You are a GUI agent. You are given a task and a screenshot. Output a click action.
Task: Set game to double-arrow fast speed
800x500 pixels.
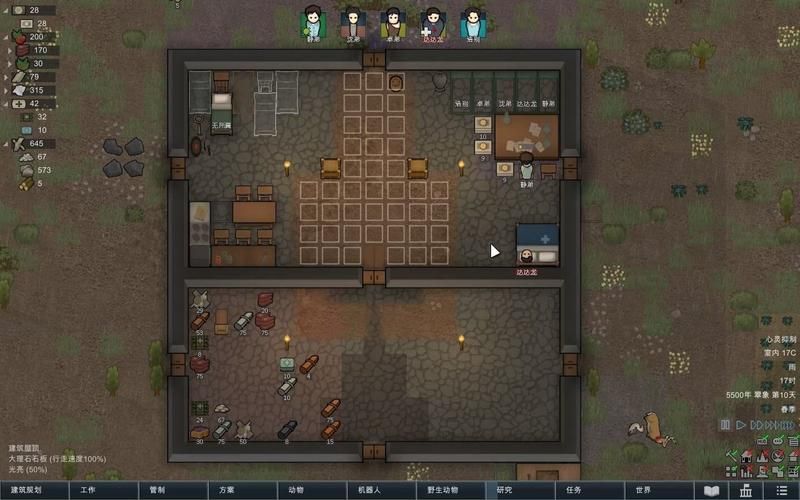coord(757,425)
